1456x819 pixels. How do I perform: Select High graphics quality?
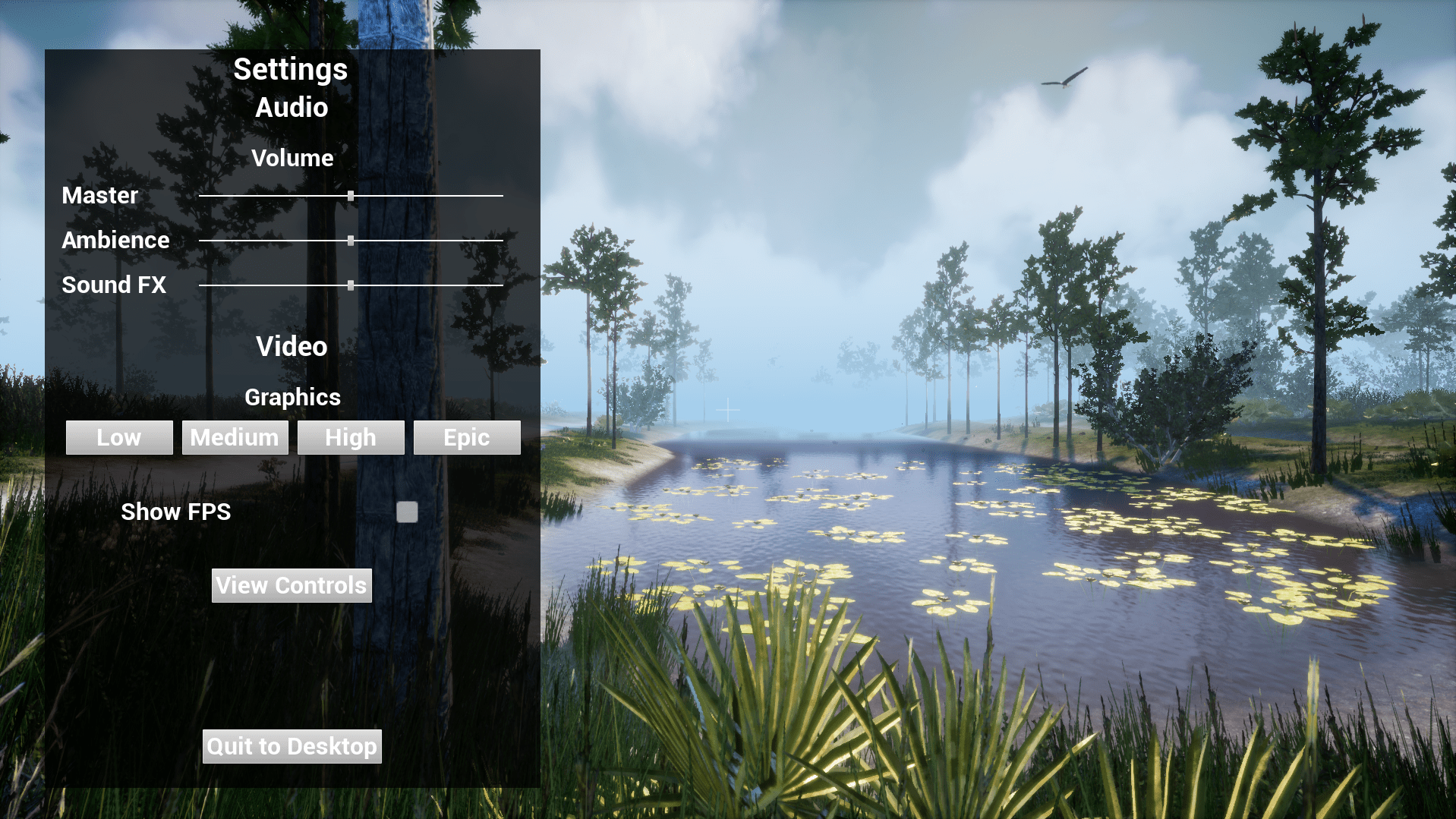coord(351,438)
